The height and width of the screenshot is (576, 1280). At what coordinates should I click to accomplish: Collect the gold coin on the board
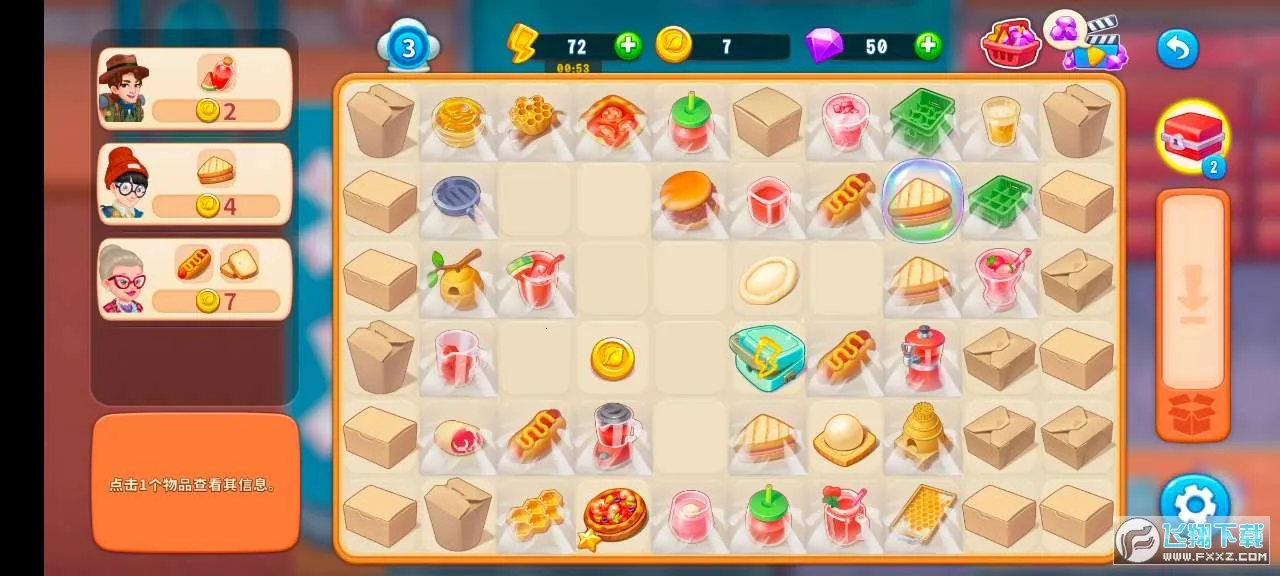click(612, 358)
